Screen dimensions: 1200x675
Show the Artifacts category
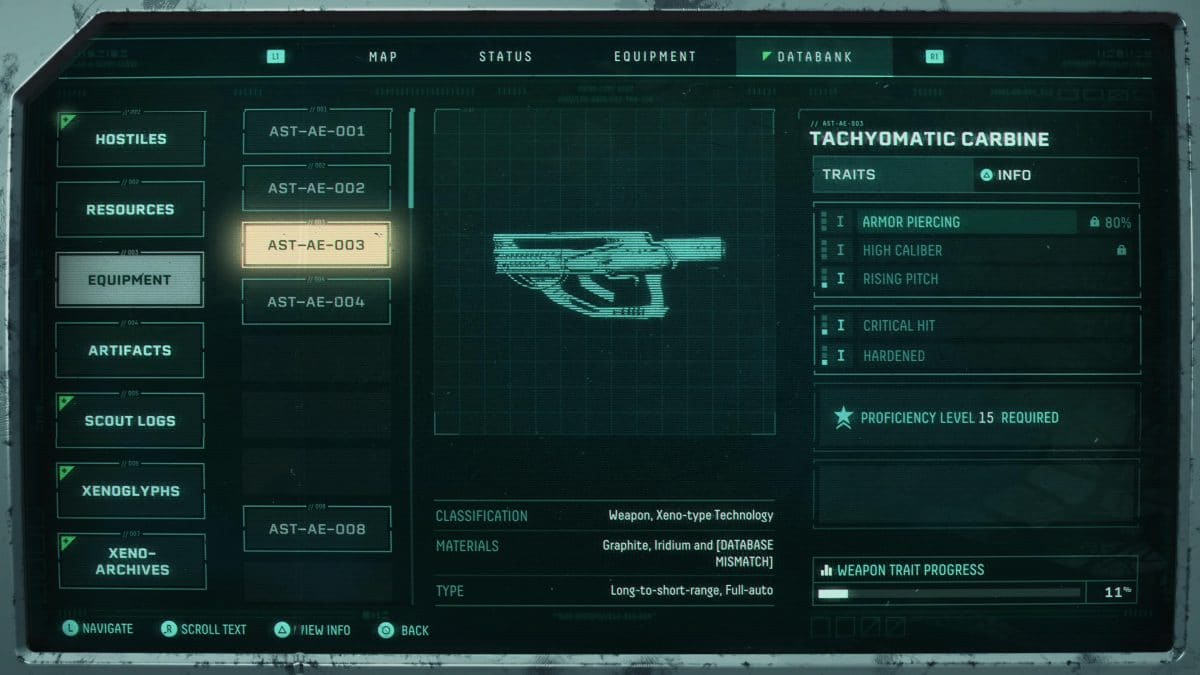click(130, 351)
